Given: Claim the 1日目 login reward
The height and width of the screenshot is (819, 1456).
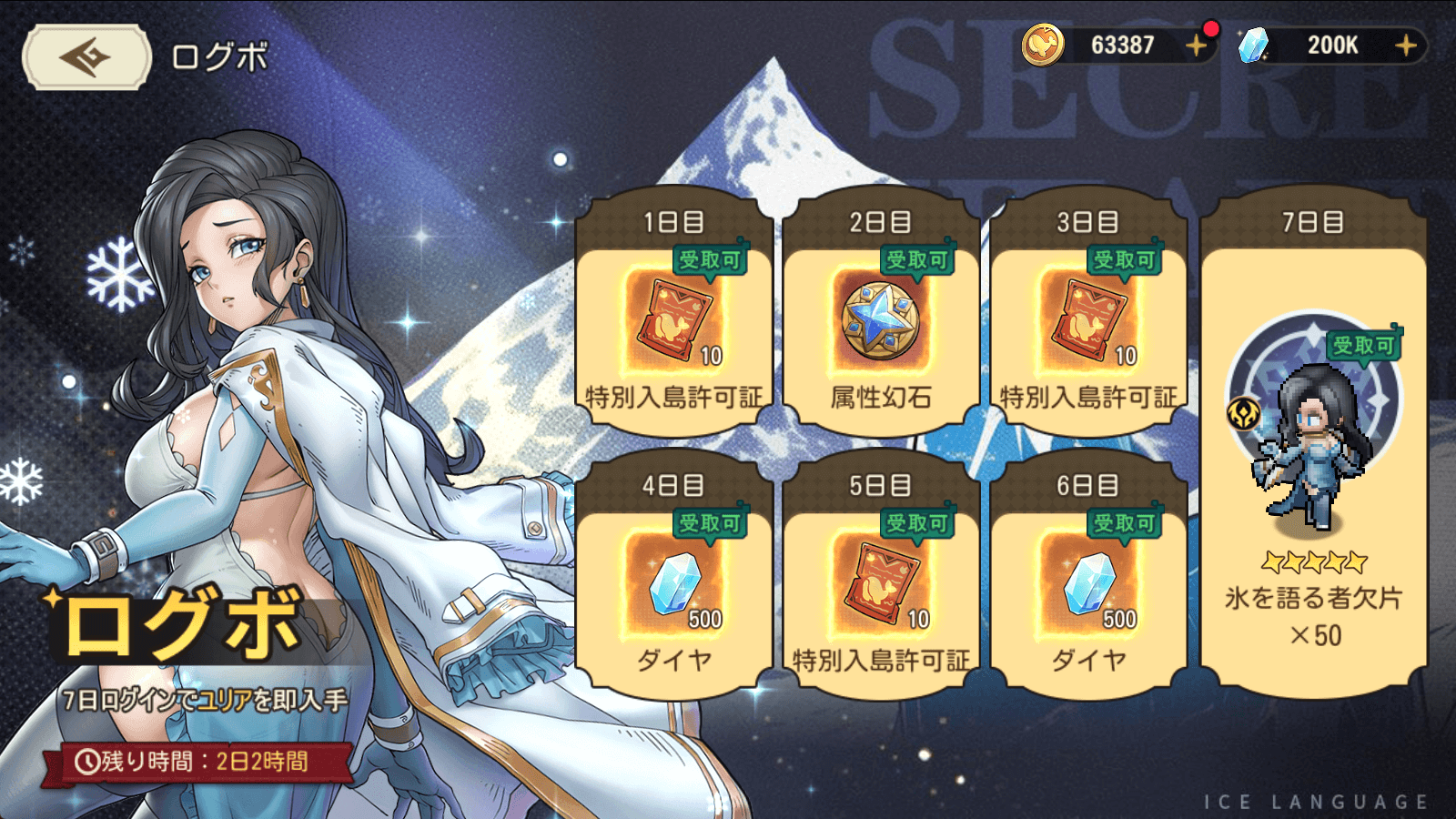Looking at the screenshot, I should 674,318.
